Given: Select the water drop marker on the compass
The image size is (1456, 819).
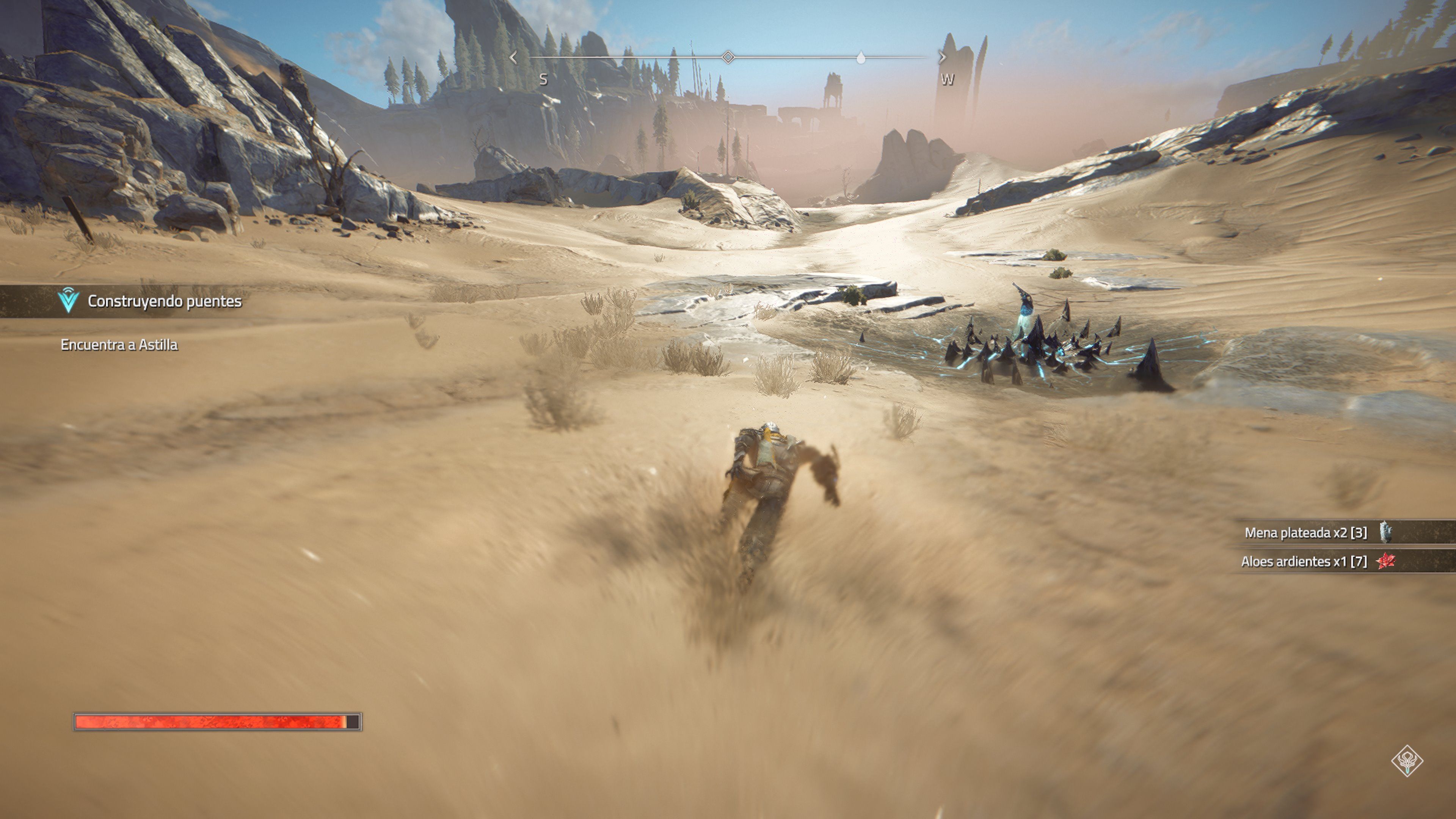Looking at the screenshot, I should click(860, 58).
